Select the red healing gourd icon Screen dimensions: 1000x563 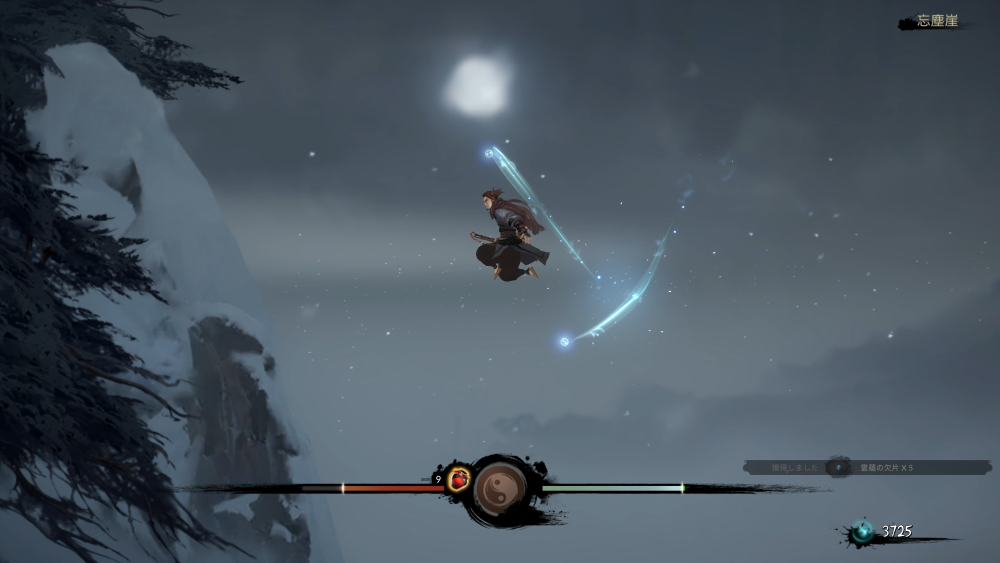point(459,479)
